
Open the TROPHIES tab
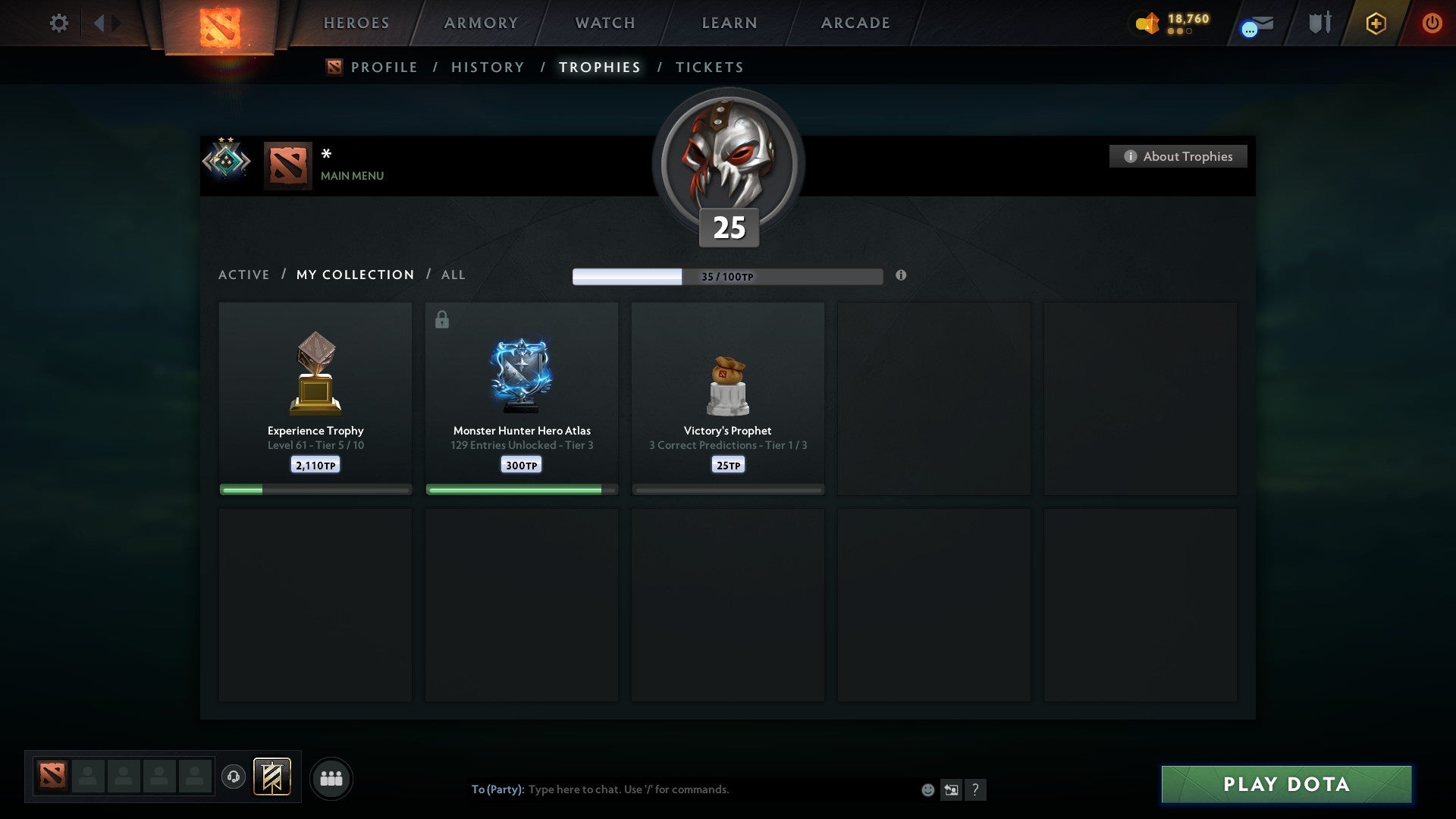click(x=600, y=67)
